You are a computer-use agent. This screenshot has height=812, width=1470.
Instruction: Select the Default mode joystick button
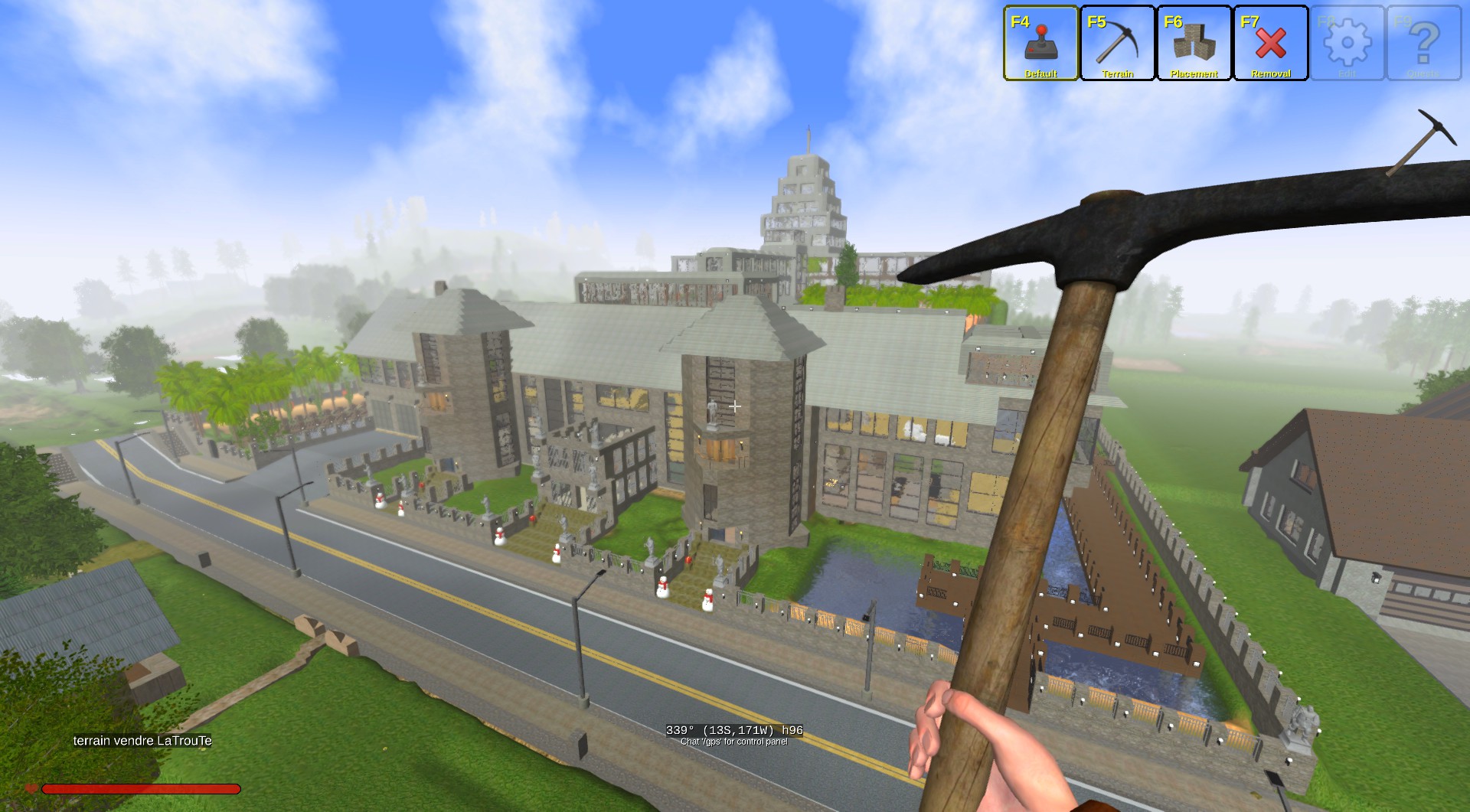click(x=1040, y=44)
